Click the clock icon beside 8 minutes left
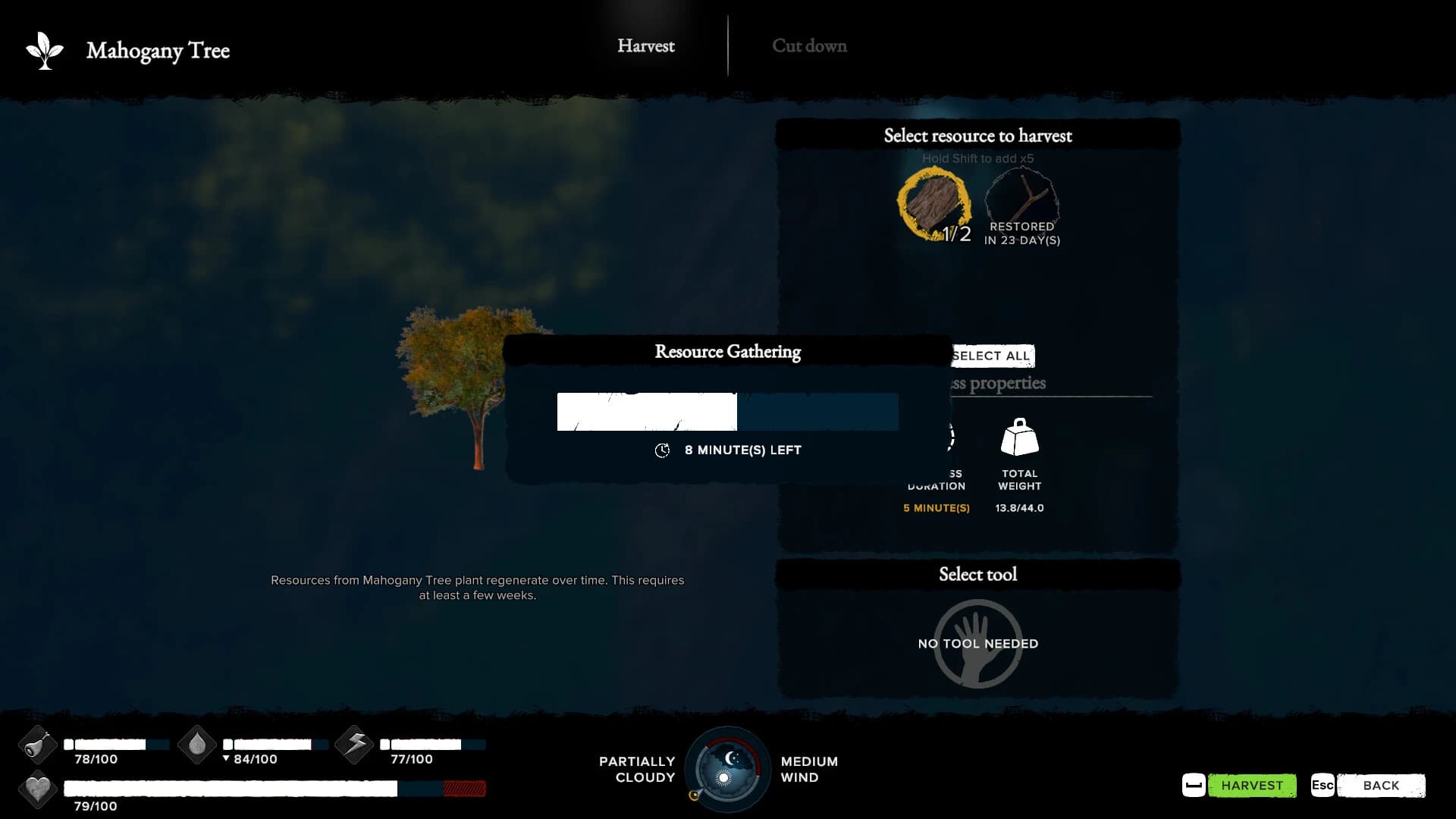1456x819 pixels. [x=663, y=450]
